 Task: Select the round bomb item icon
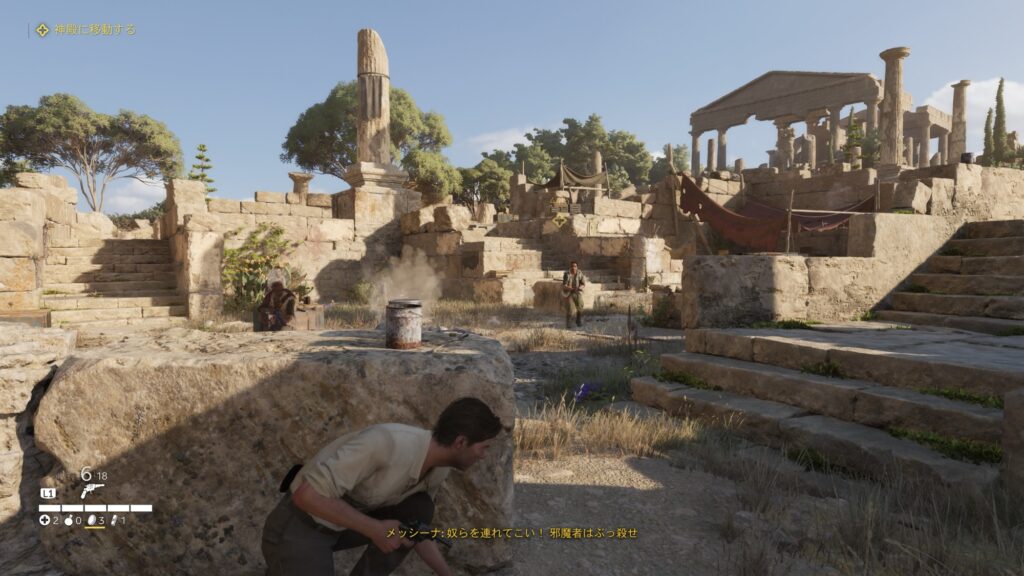[x=68, y=520]
